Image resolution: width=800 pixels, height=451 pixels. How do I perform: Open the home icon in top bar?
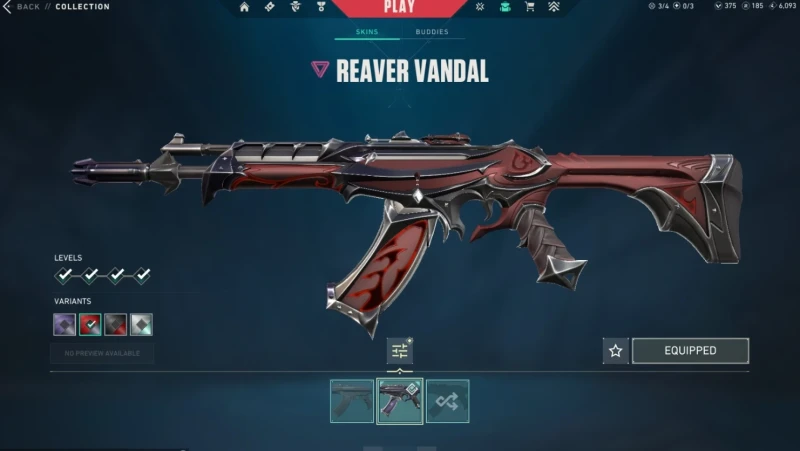tap(244, 7)
